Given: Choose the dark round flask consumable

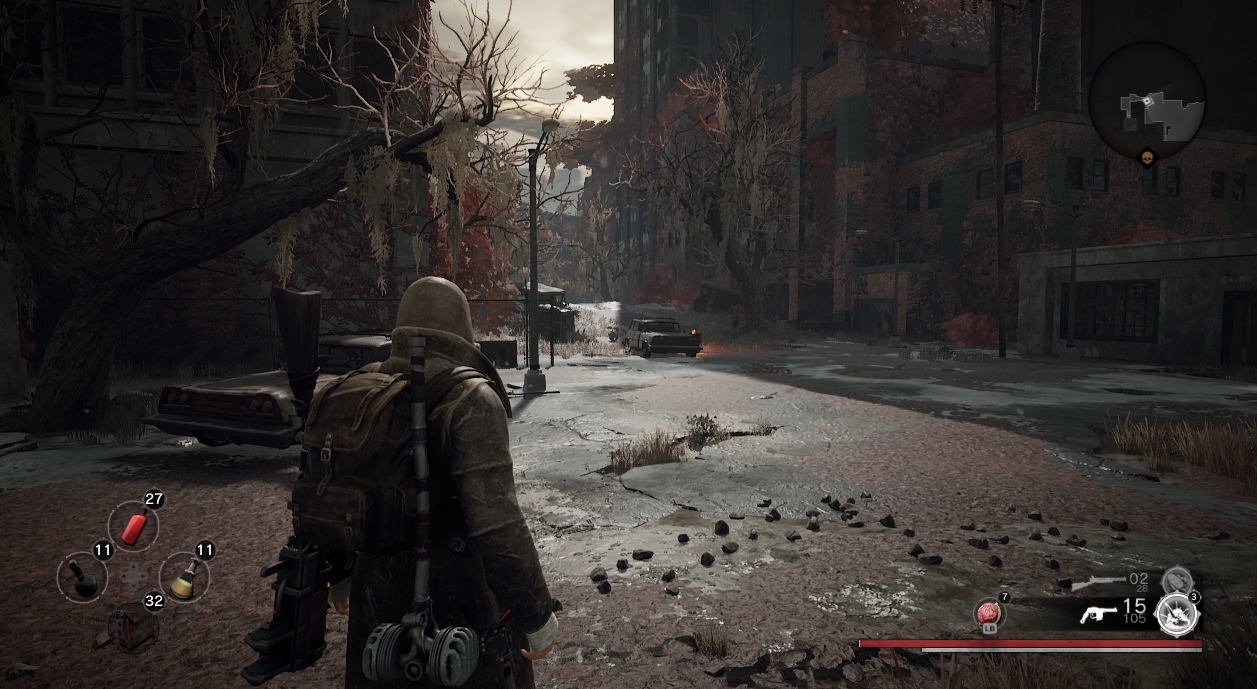Looking at the screenshot, I should [82, 577].
